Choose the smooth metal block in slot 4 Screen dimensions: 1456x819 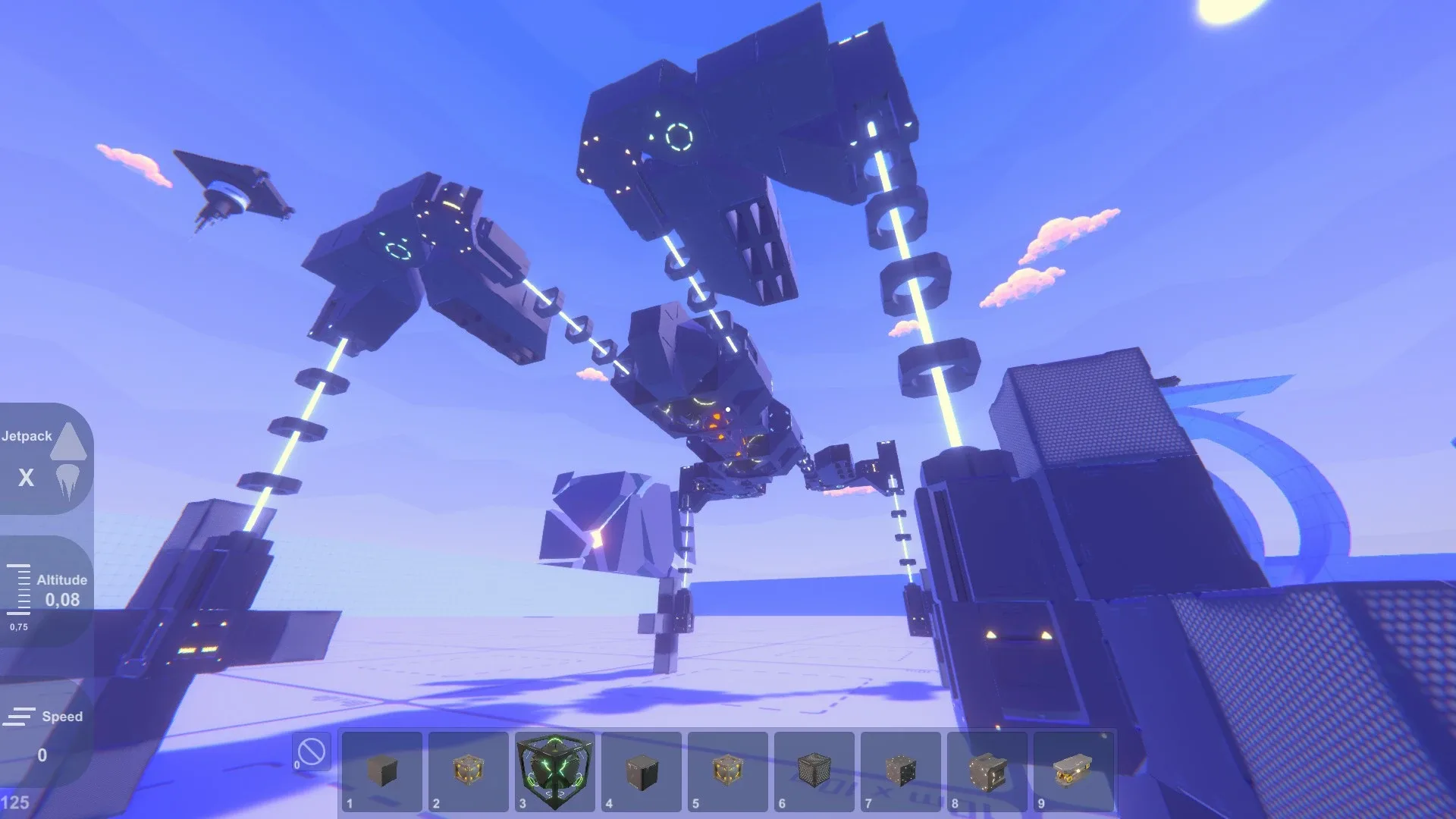click(641, 766)
